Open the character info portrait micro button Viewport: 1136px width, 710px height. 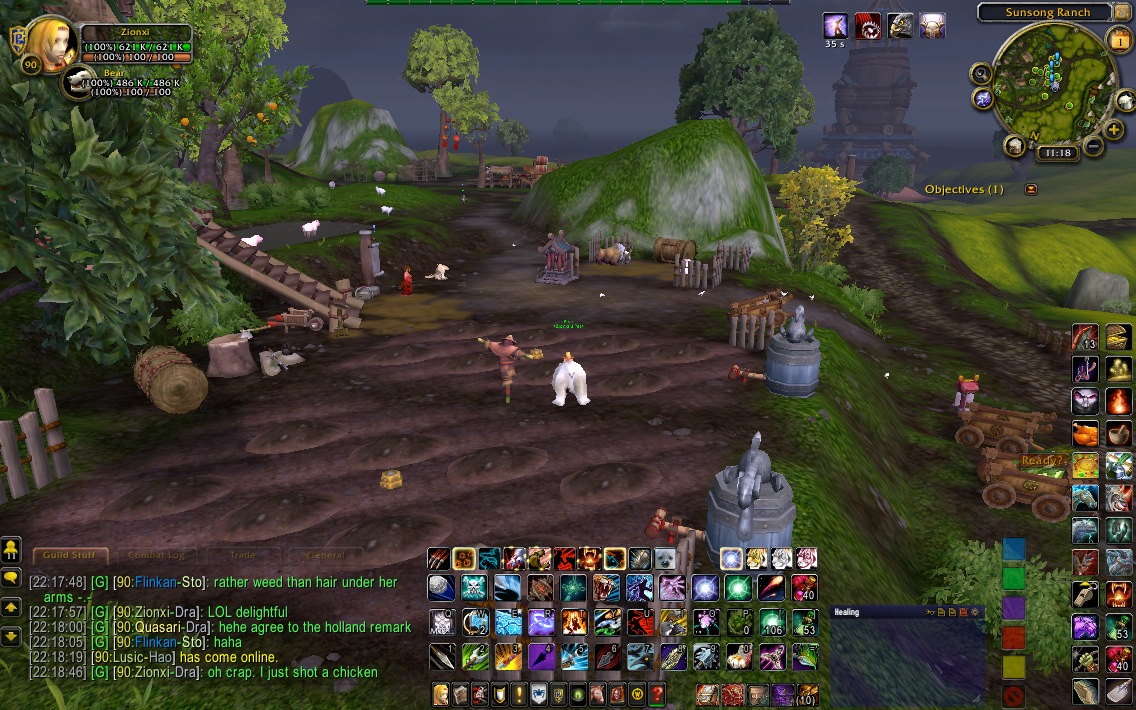tap(440, 693)
